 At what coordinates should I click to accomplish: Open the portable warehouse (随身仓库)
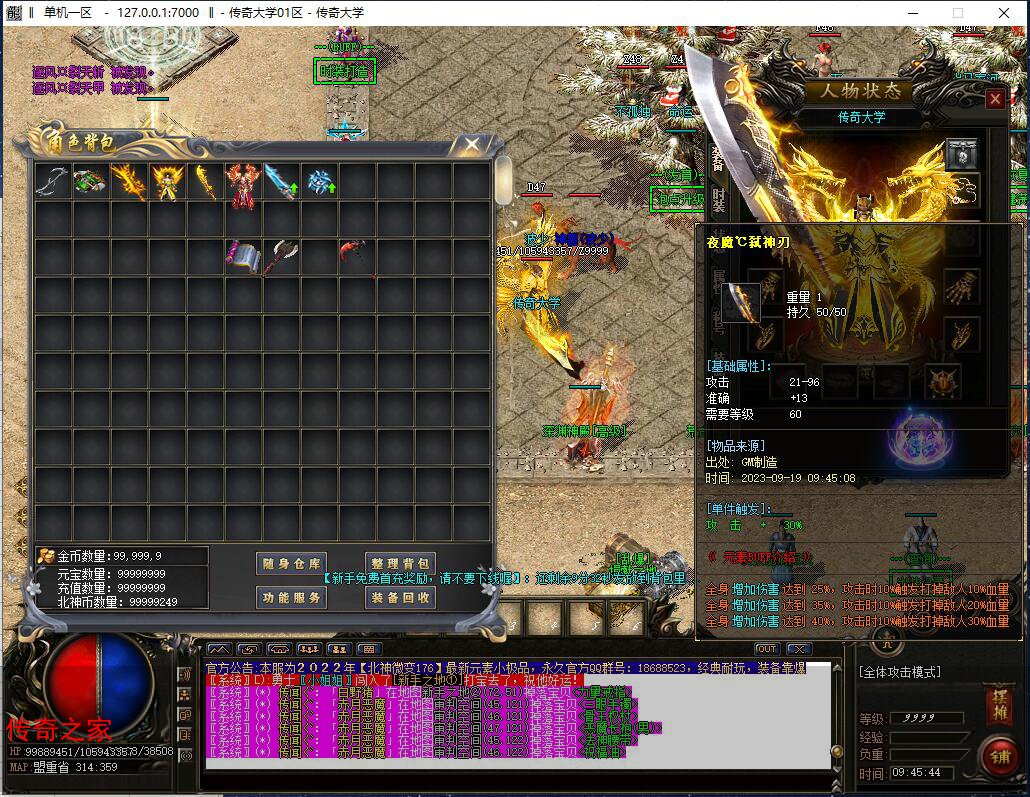tap(290, 564)
